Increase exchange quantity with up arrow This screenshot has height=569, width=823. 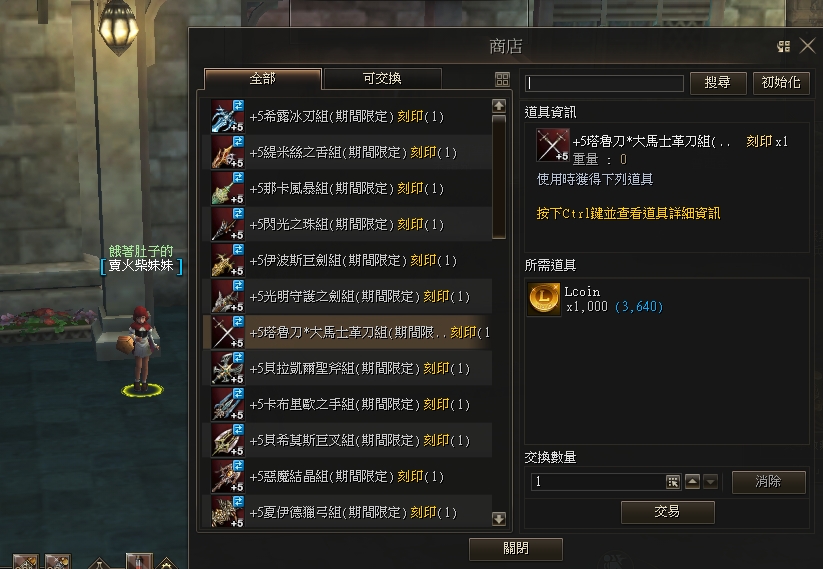(x=693, y=482)
